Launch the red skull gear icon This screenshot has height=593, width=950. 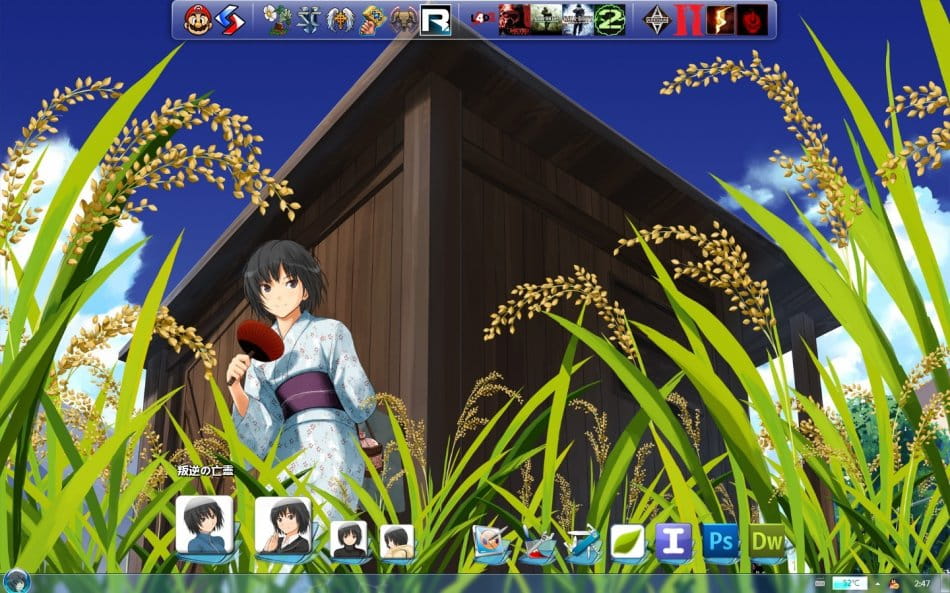[x=752, y=19]
